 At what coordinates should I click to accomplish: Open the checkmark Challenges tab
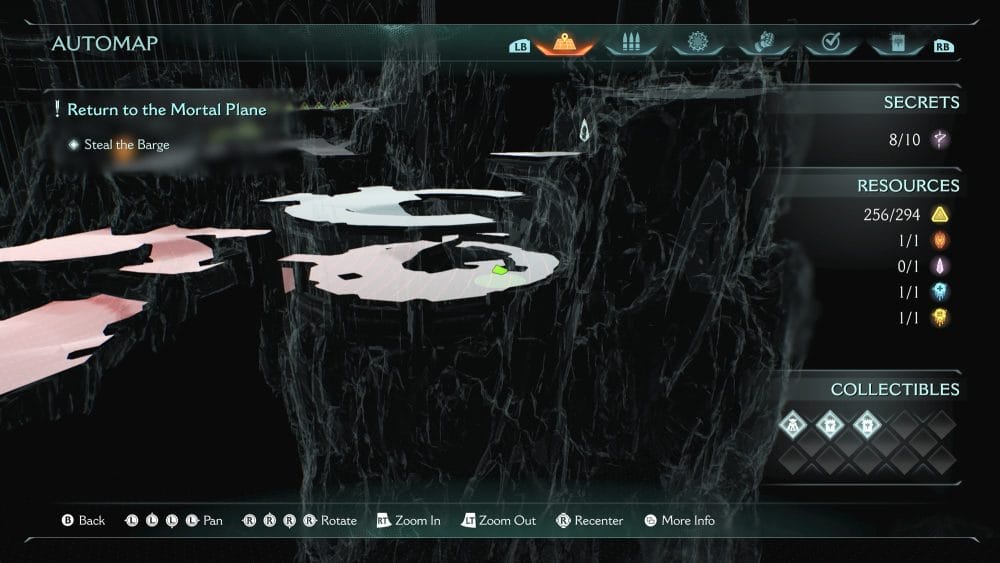coord(830,44)
